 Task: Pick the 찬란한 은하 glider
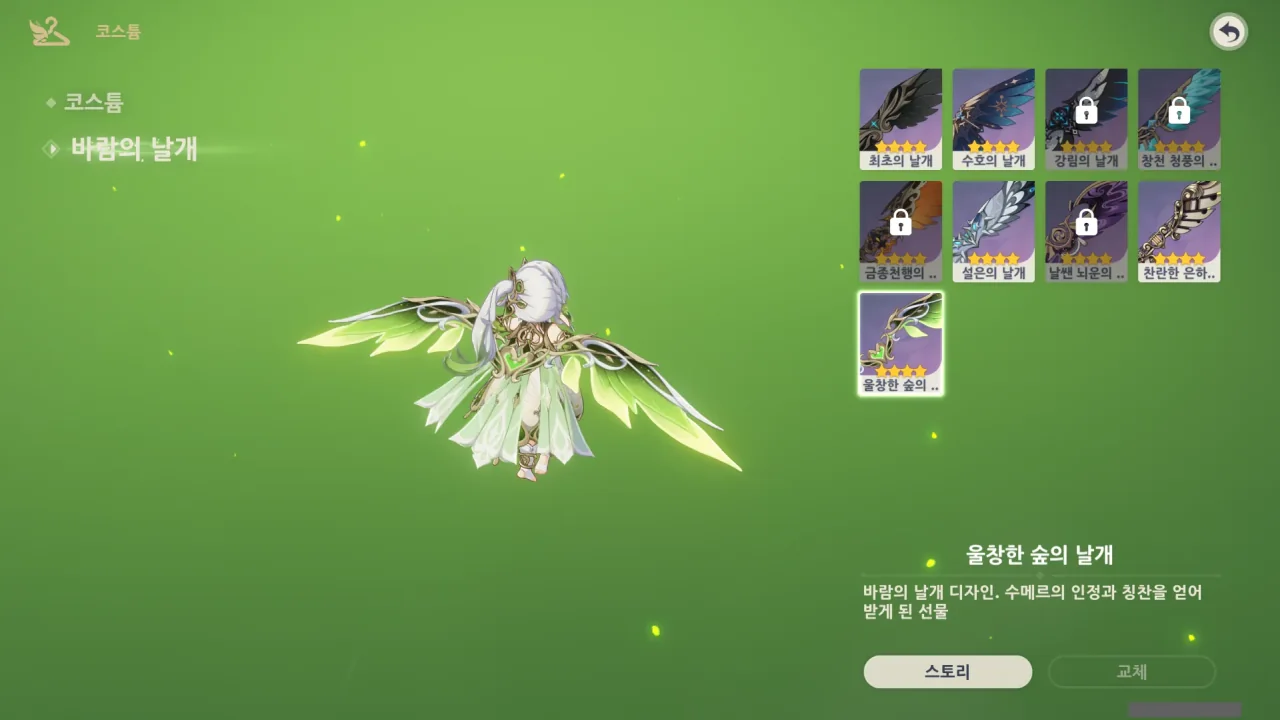[x=1179, y=231]
